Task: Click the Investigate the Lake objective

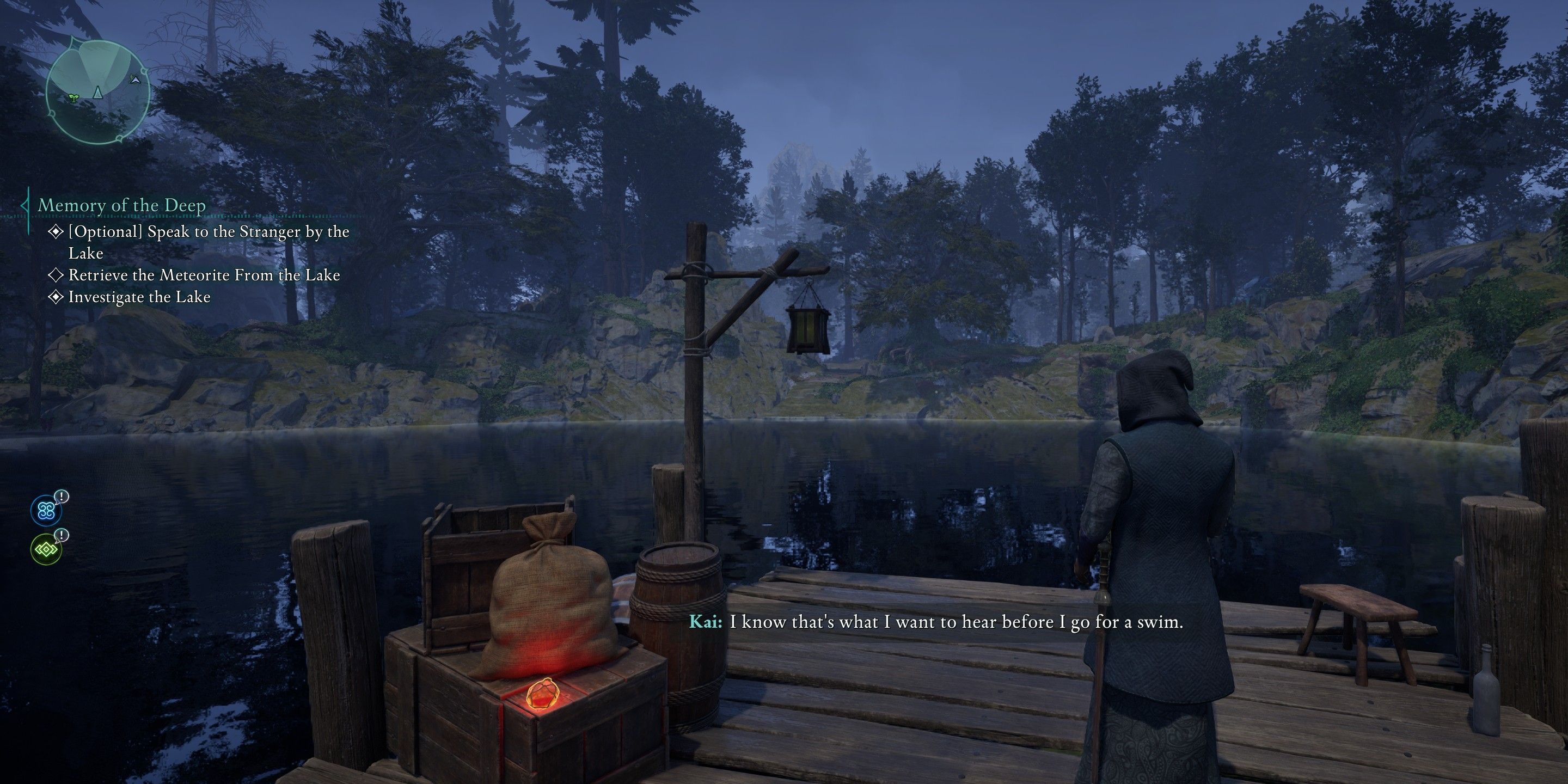Action: 139,297
